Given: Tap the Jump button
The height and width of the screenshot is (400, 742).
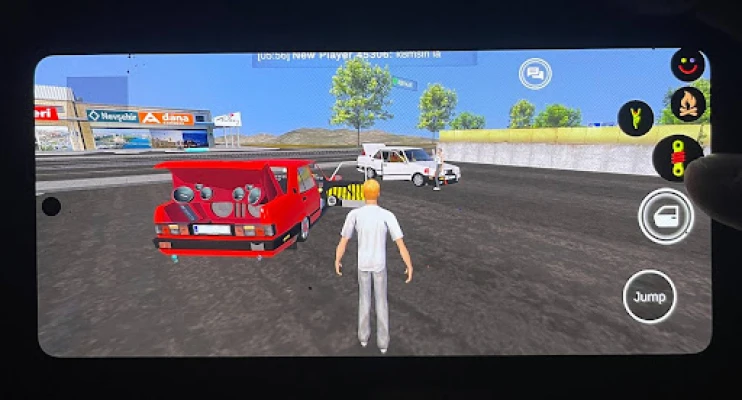Looking at the screenshot, I should (x=649, y=297).
